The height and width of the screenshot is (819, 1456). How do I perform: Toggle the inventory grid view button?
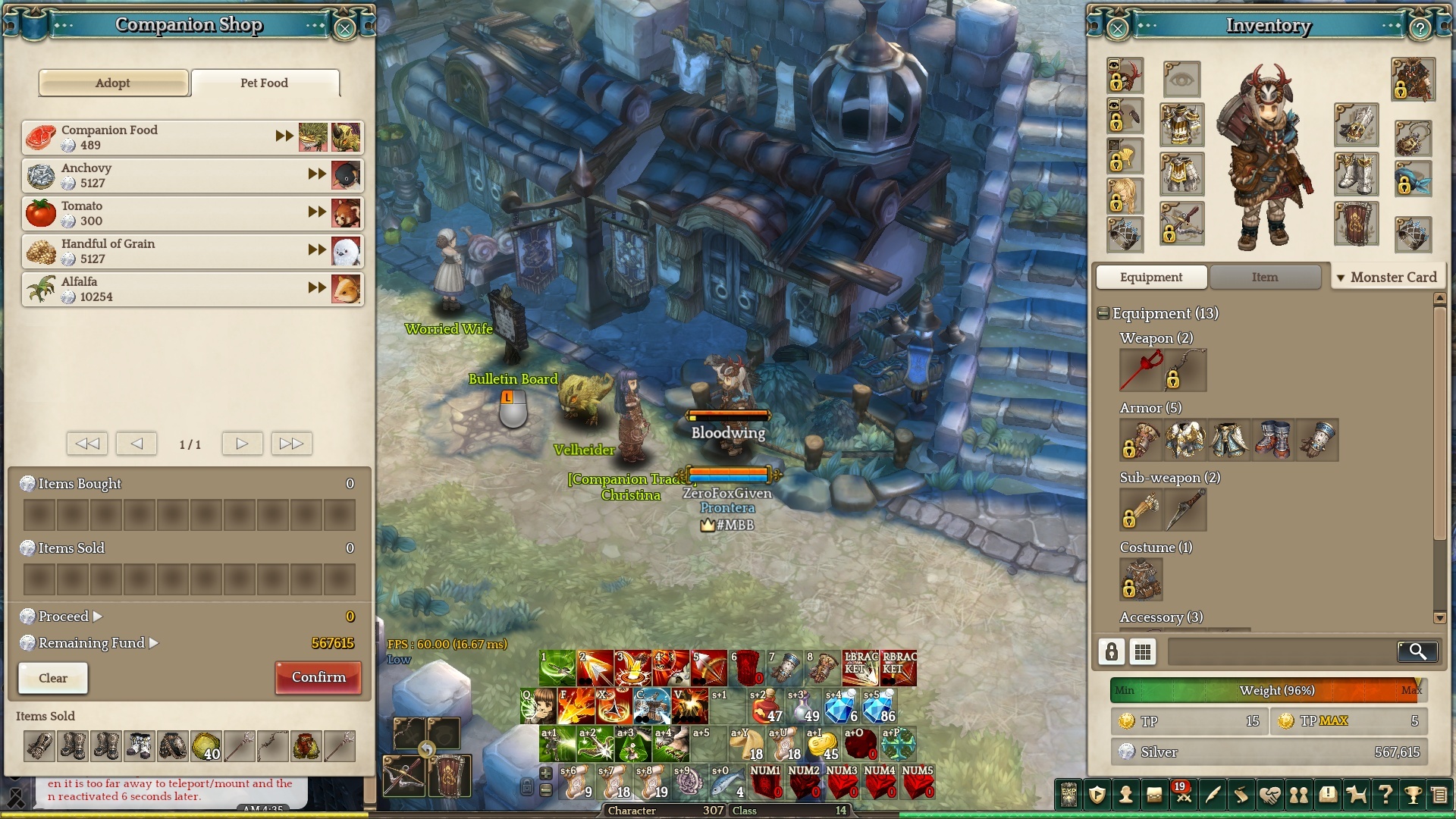pos(1143,651)
